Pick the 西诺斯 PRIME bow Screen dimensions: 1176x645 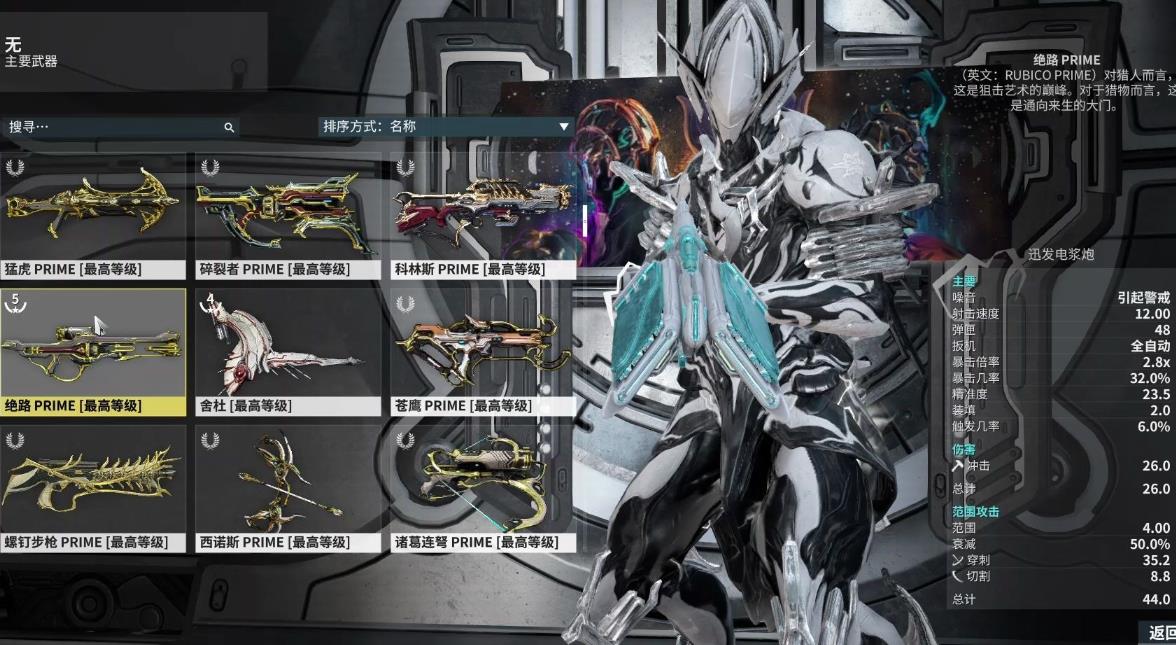pos(289,488)
